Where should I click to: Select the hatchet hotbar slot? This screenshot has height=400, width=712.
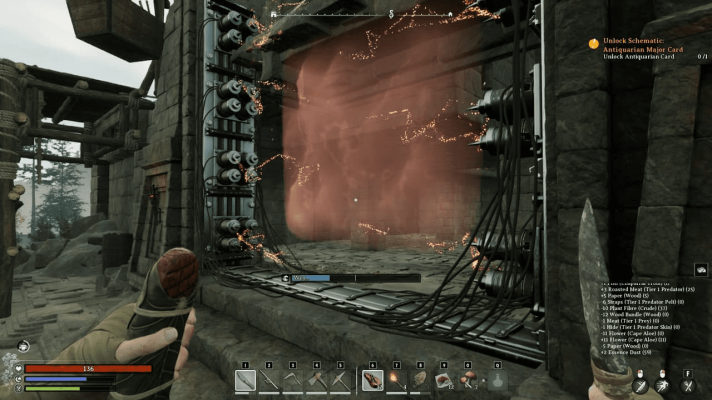pyautogui.click(x=317, y=380)
